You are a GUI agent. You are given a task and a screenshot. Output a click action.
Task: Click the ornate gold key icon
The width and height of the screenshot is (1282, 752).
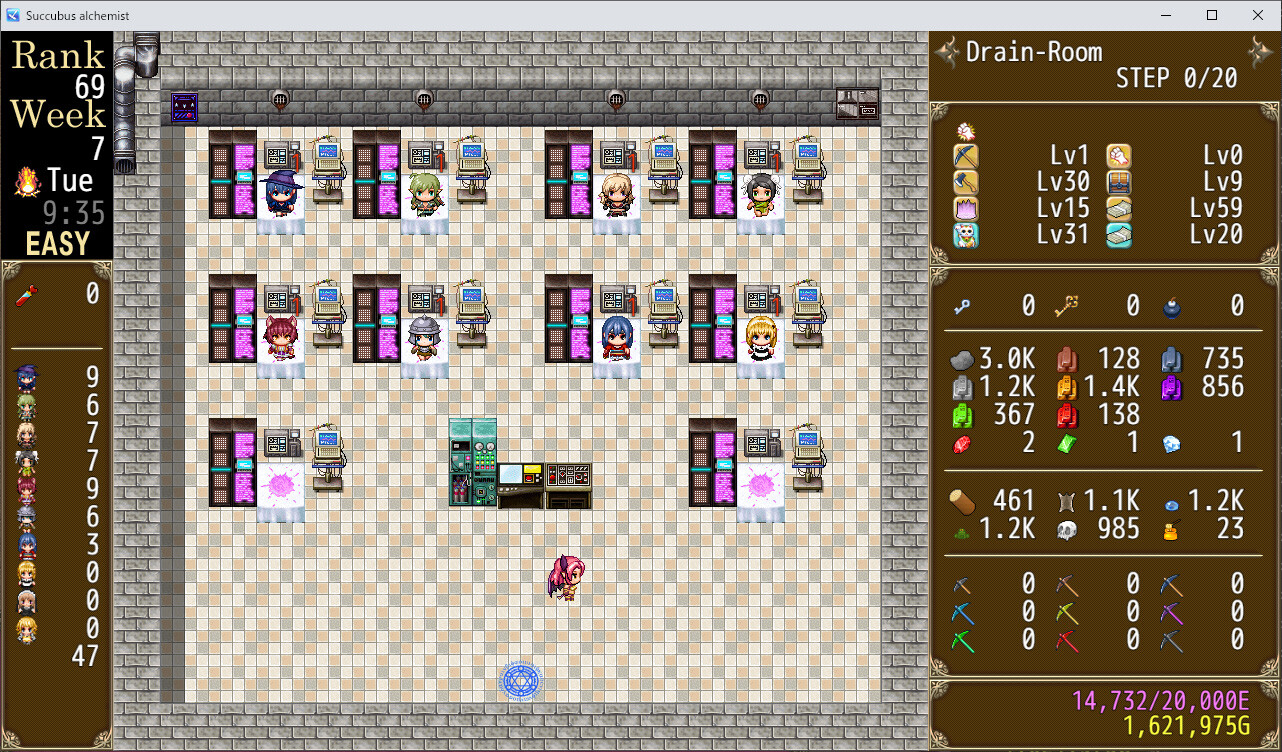pyautogui.click(x=1067, y=306)
